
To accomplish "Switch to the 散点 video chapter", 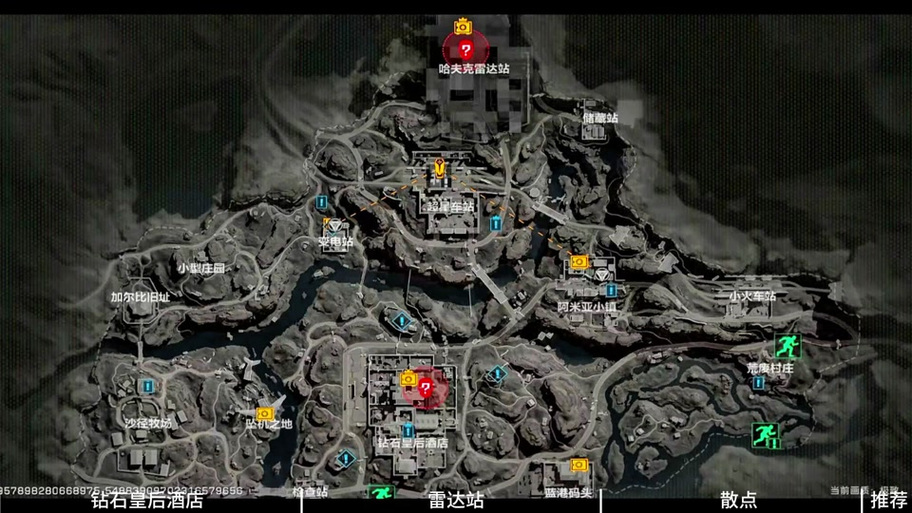I will pyautogui.click(x=737, y=500).
